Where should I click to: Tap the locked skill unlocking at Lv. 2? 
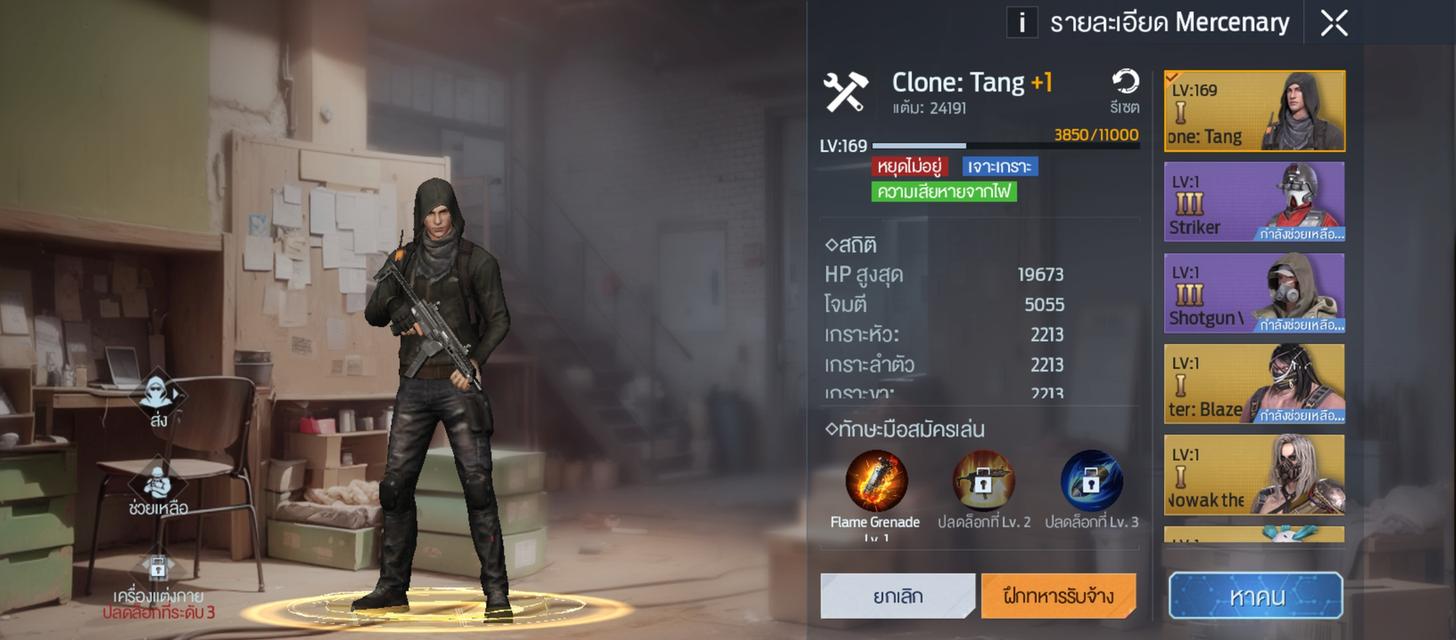tap(983, 482)
